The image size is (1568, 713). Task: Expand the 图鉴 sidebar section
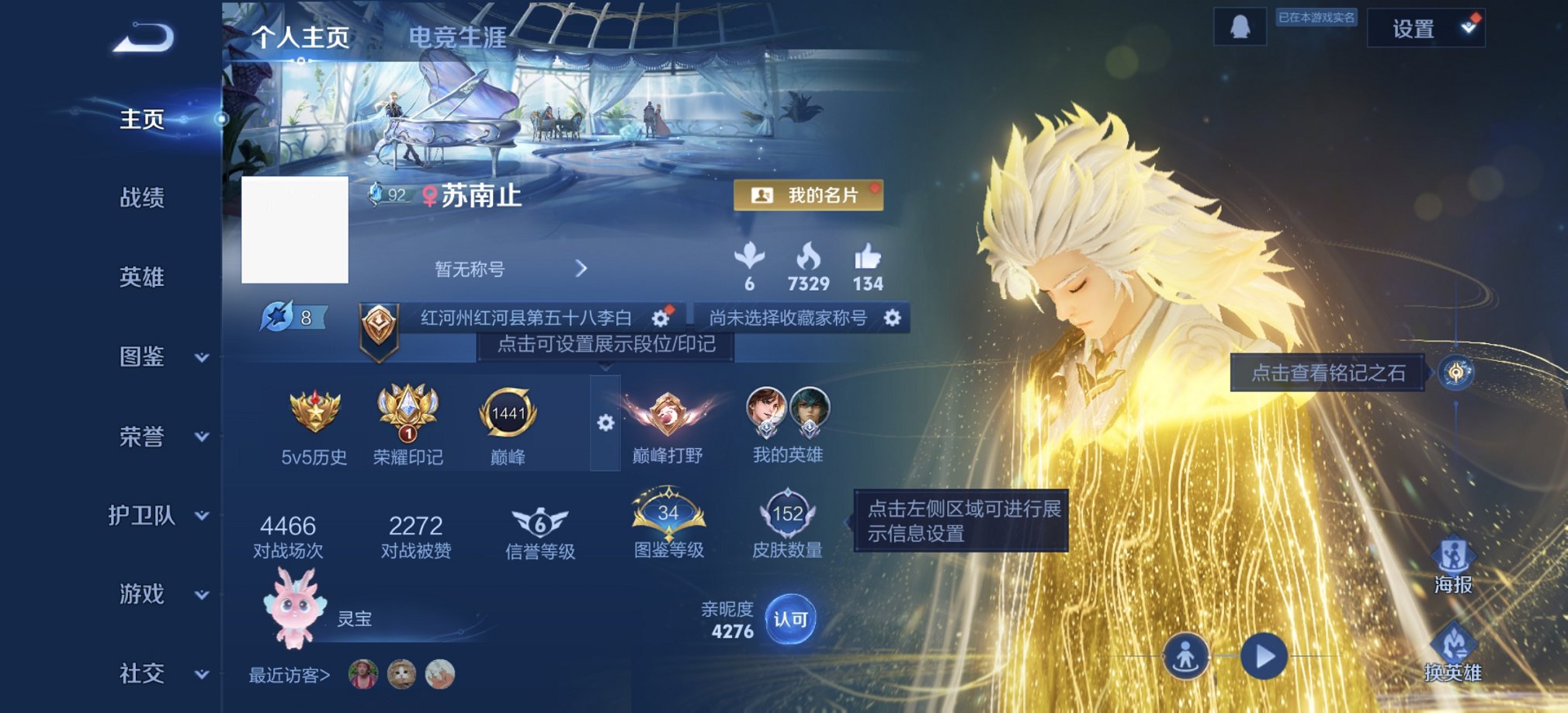click(x=144, y=355)
